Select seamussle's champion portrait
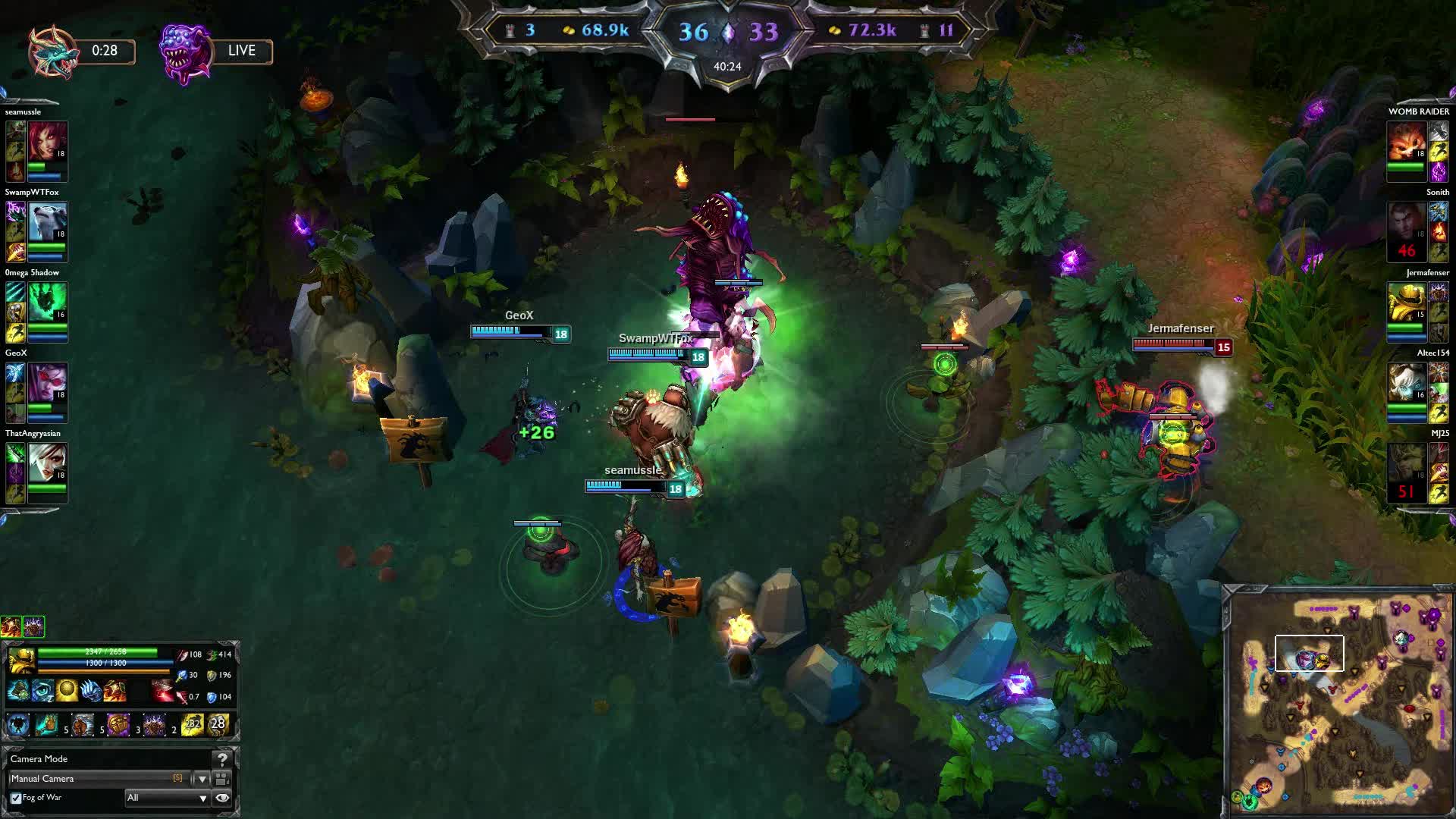 tap(47, 142)
